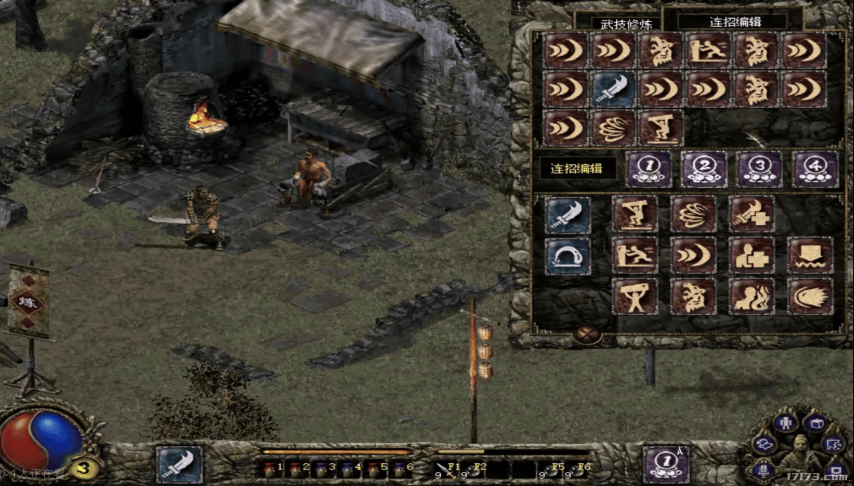Select the downward arrow wave skill
The image size is (854, 486).
click(810, 255)
